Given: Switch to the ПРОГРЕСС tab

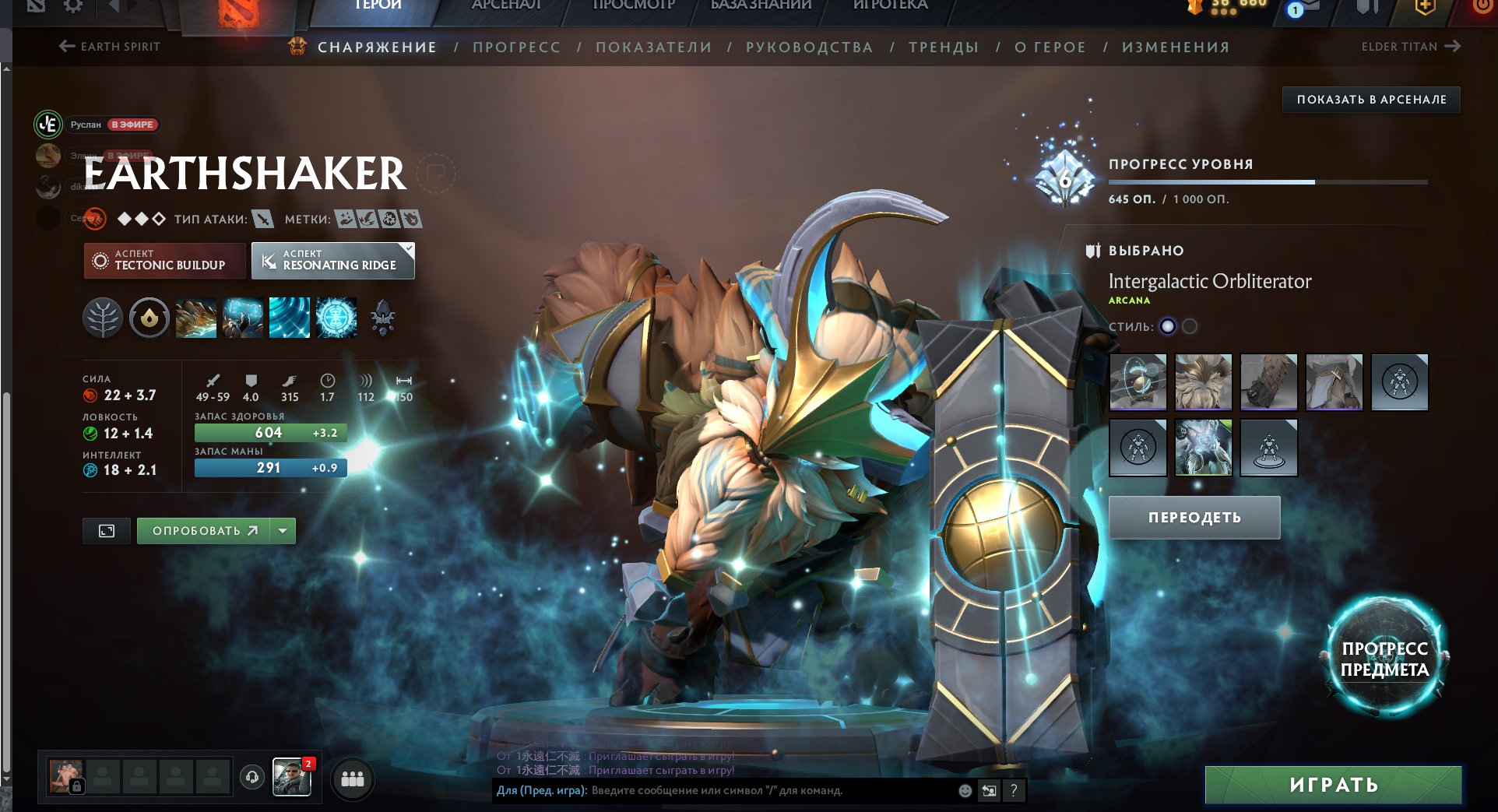Looking at the screenshot, I should pyautogui.click(x=516, y=47).
